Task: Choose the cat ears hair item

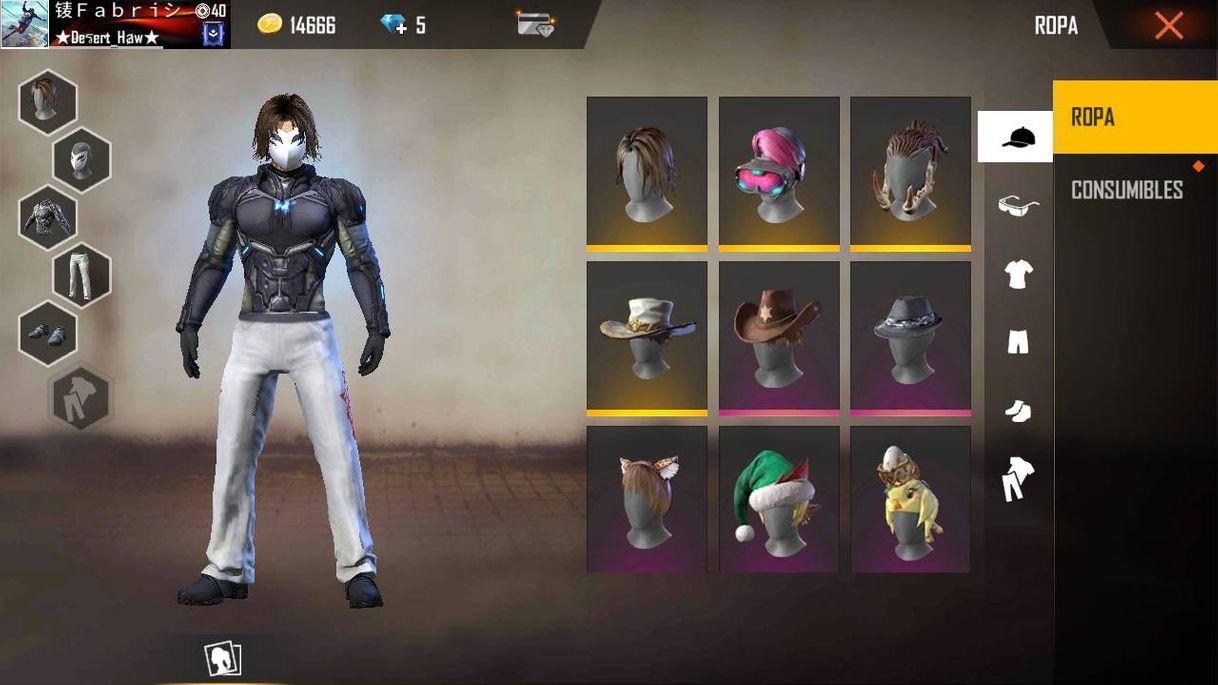Action: [x=647, y=499]
